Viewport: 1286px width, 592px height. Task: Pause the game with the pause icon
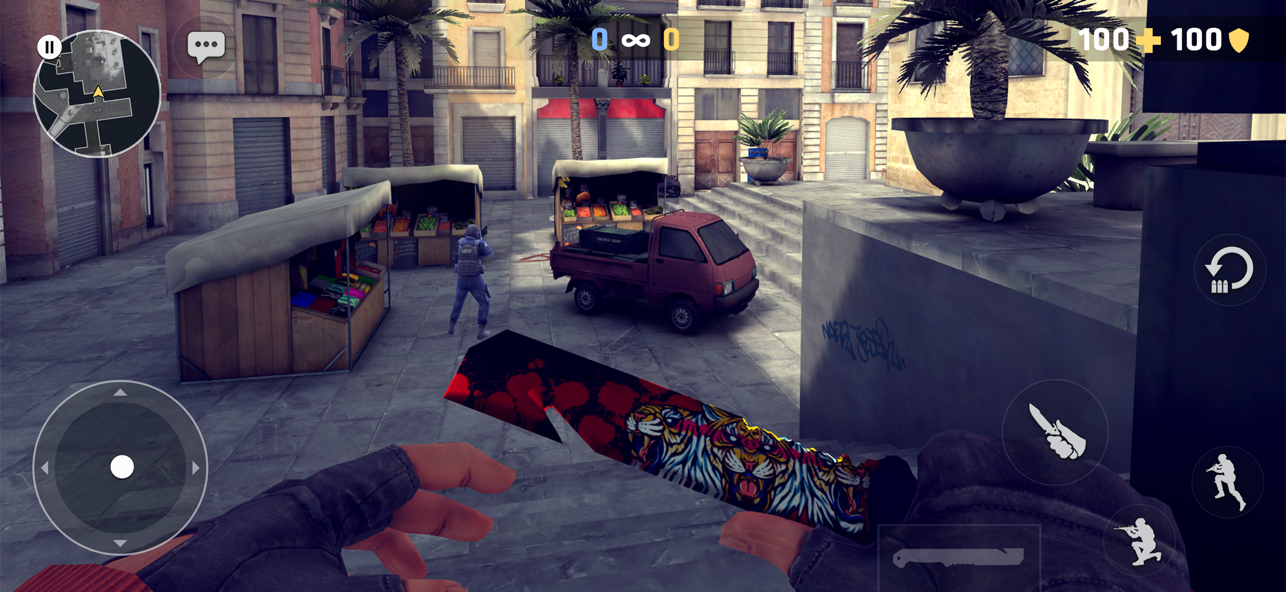click(x=49, y=46)
